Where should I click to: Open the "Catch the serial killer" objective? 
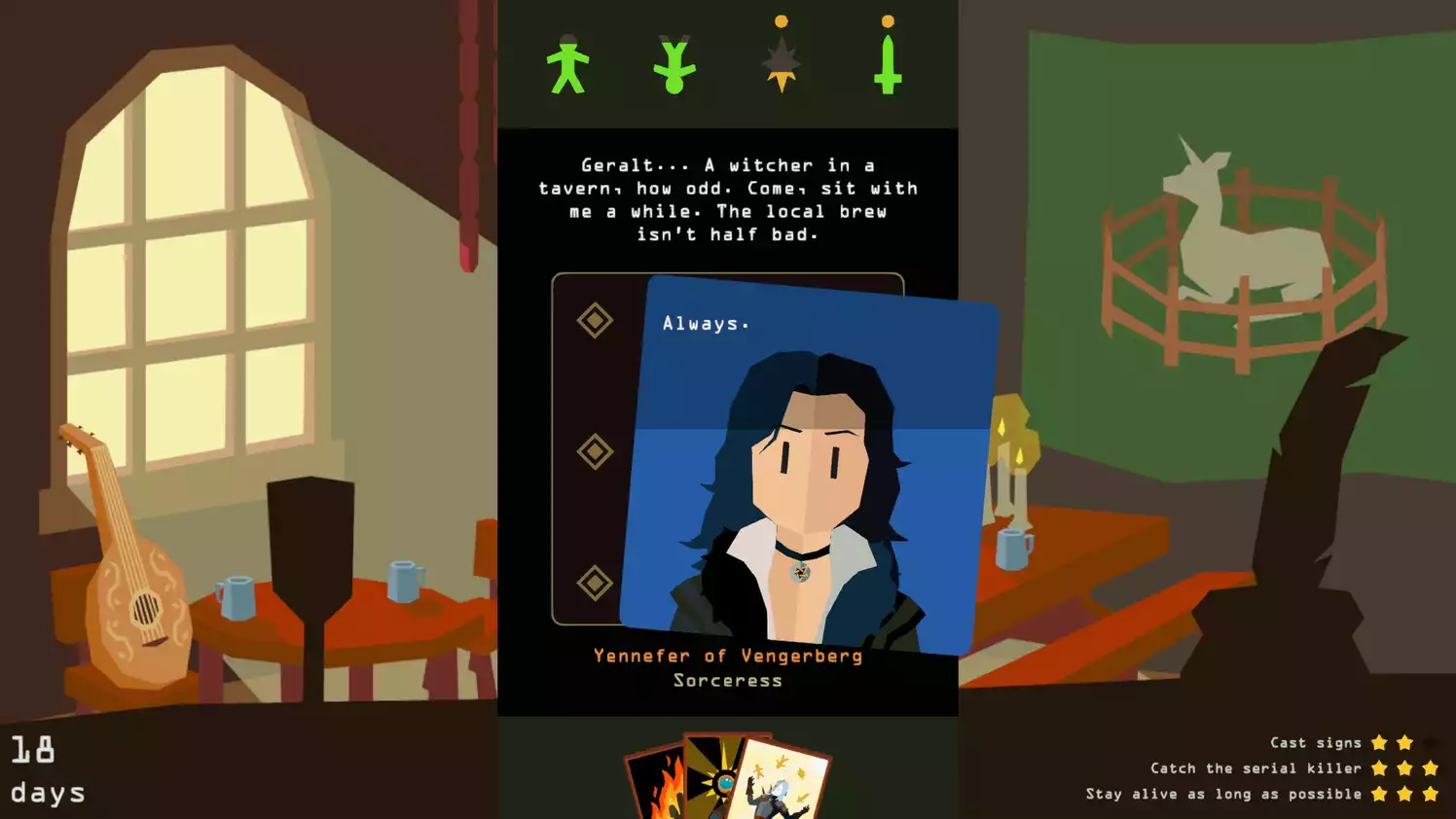click(1256, 767)
